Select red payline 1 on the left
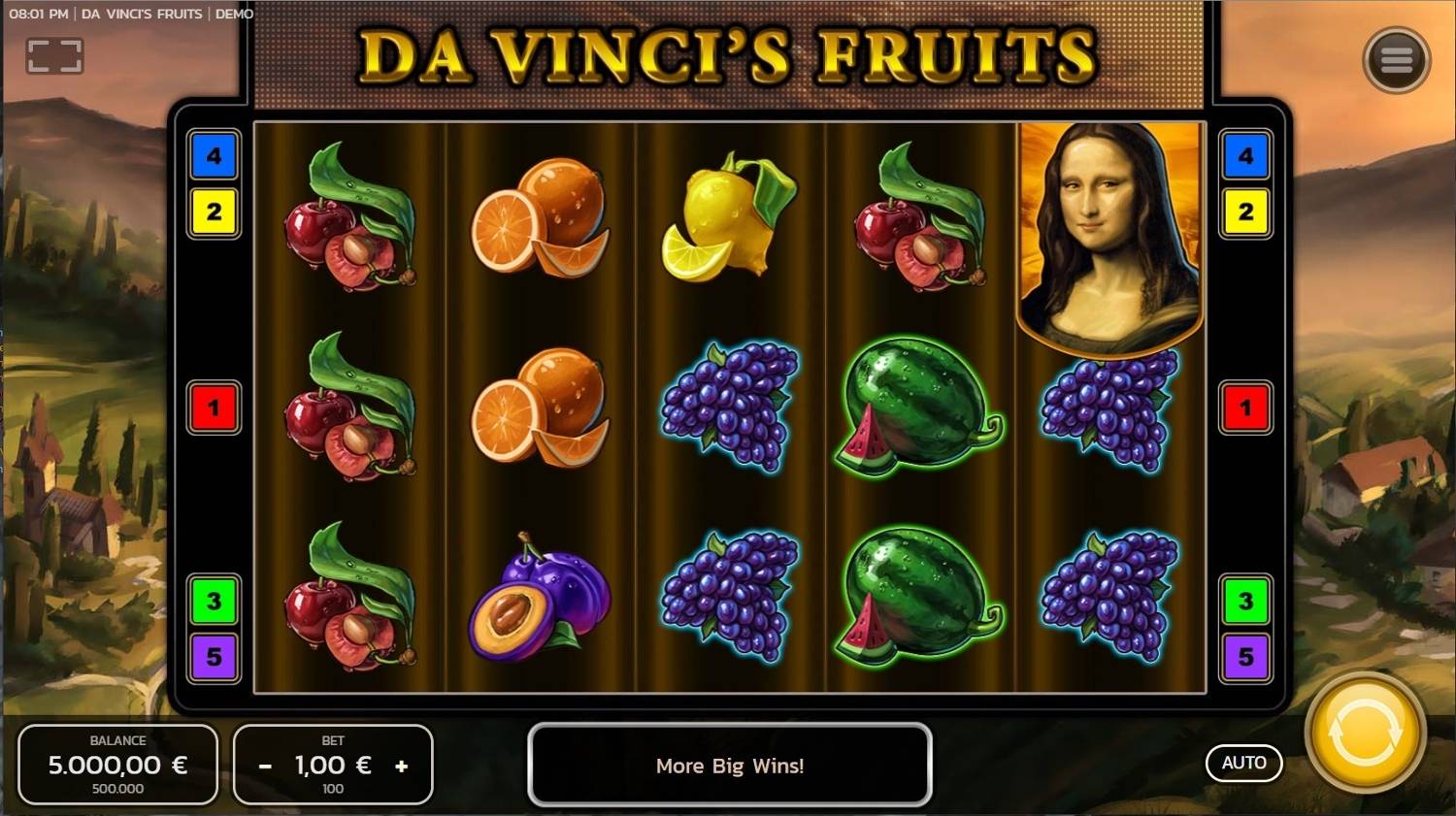This screenshot has width=1456, height=816. click(x=214, y=408)
